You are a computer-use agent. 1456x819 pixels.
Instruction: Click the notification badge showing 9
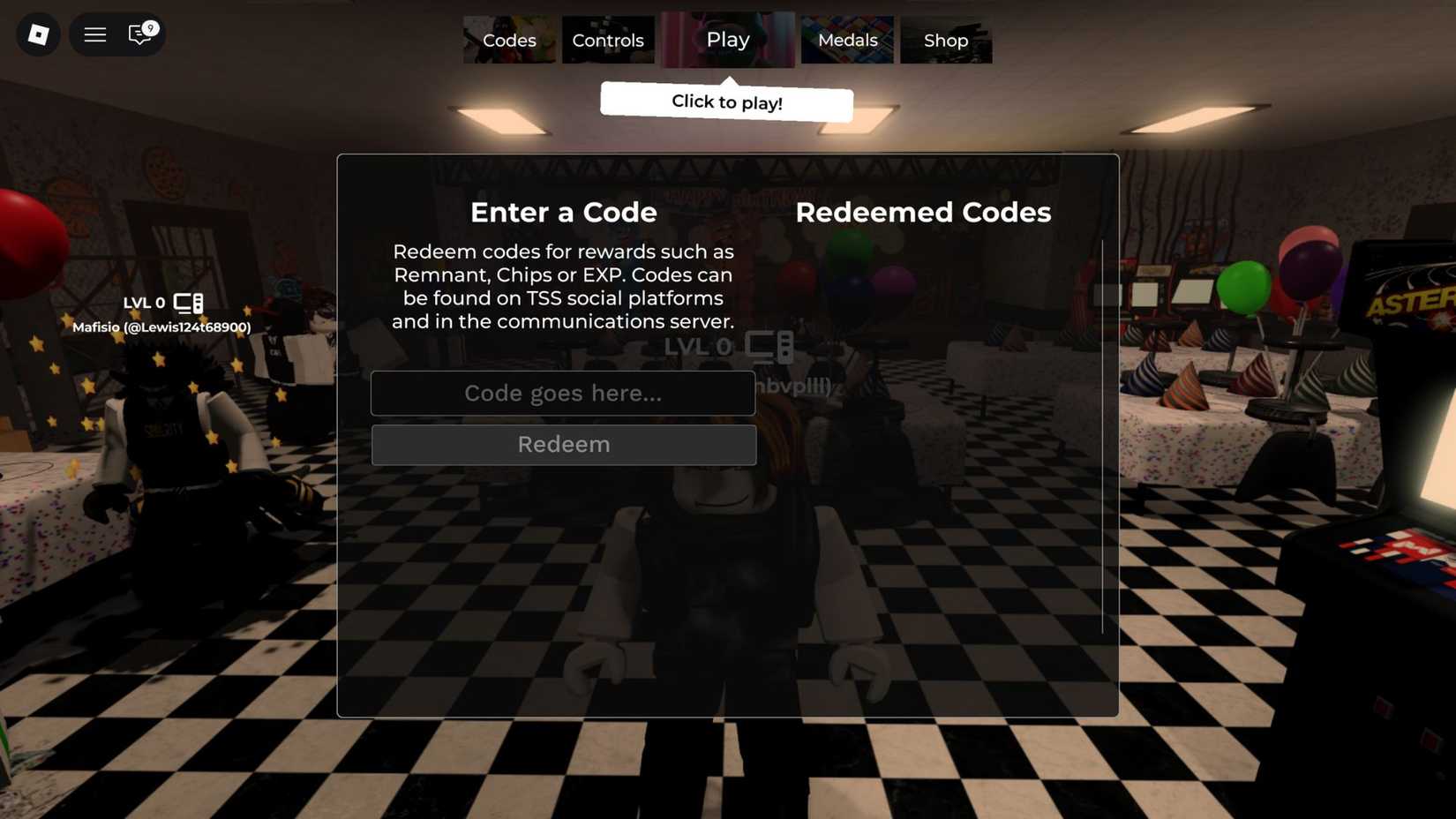click(x=151, y=29)
